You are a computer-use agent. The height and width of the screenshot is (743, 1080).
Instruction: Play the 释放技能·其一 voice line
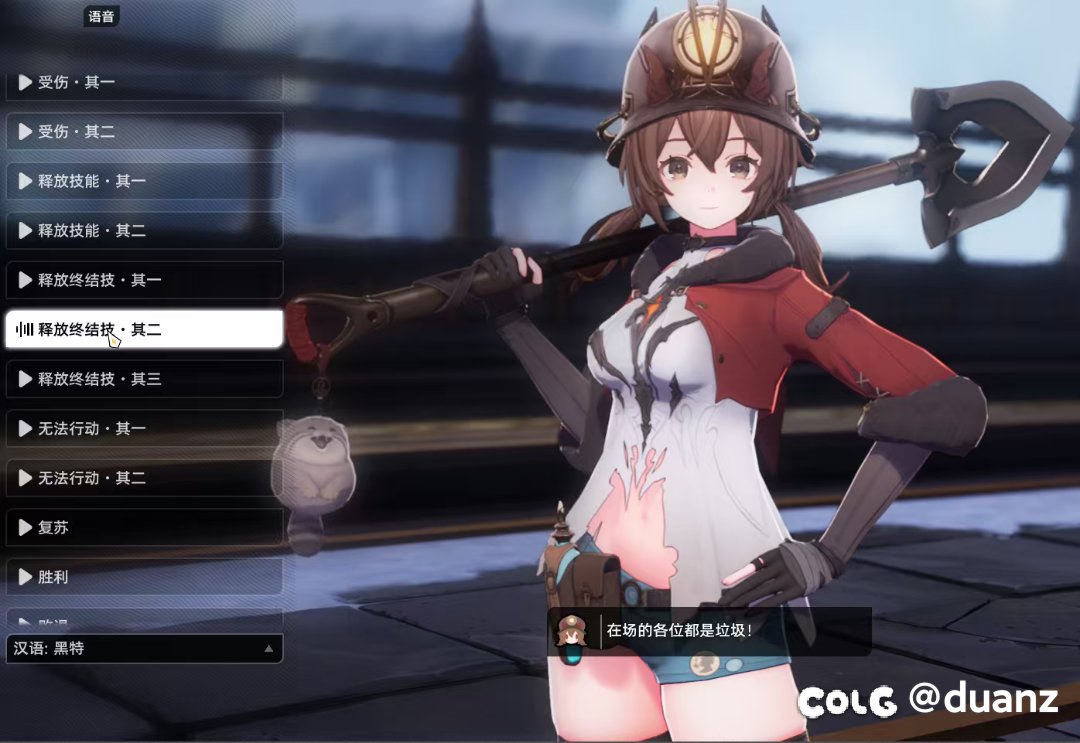144,181
